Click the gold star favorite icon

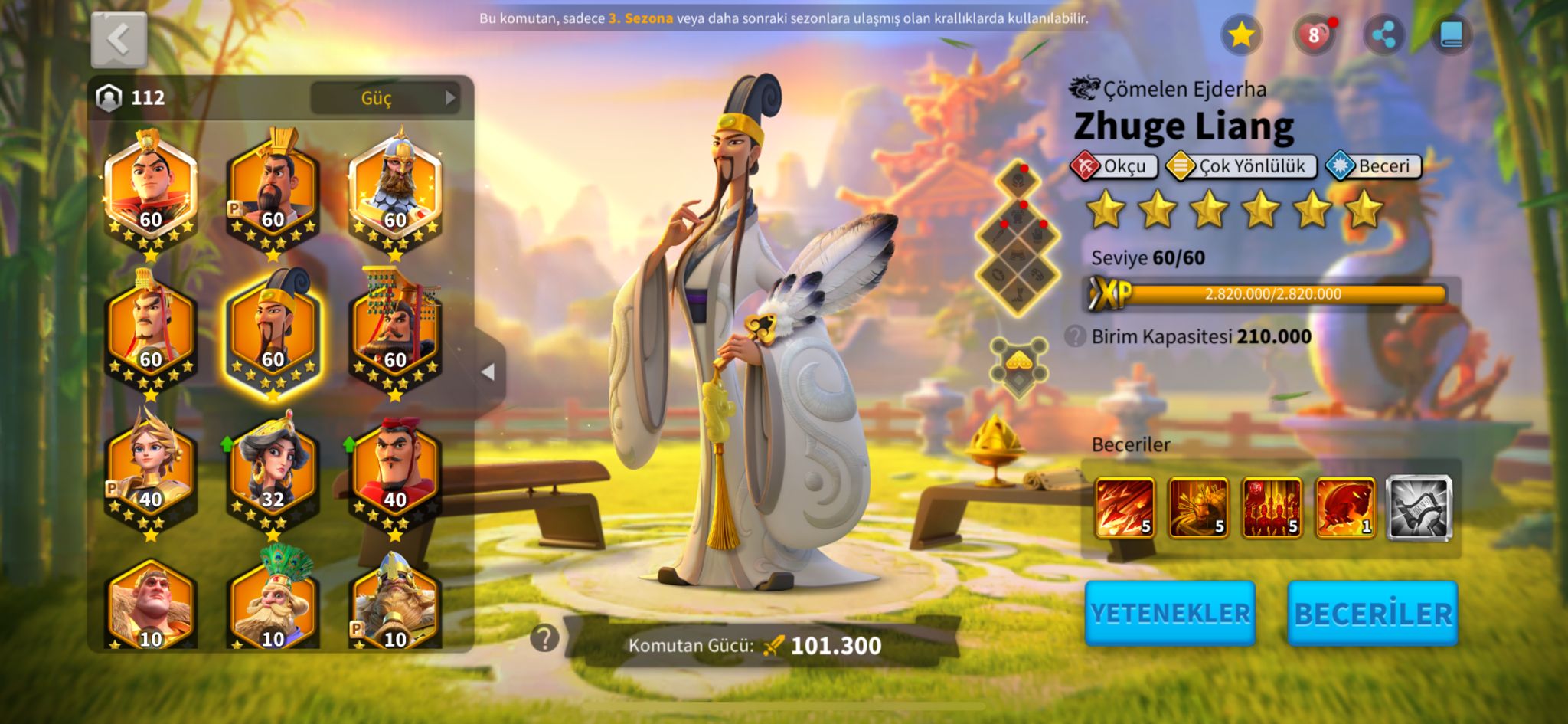pos(1240,34)
